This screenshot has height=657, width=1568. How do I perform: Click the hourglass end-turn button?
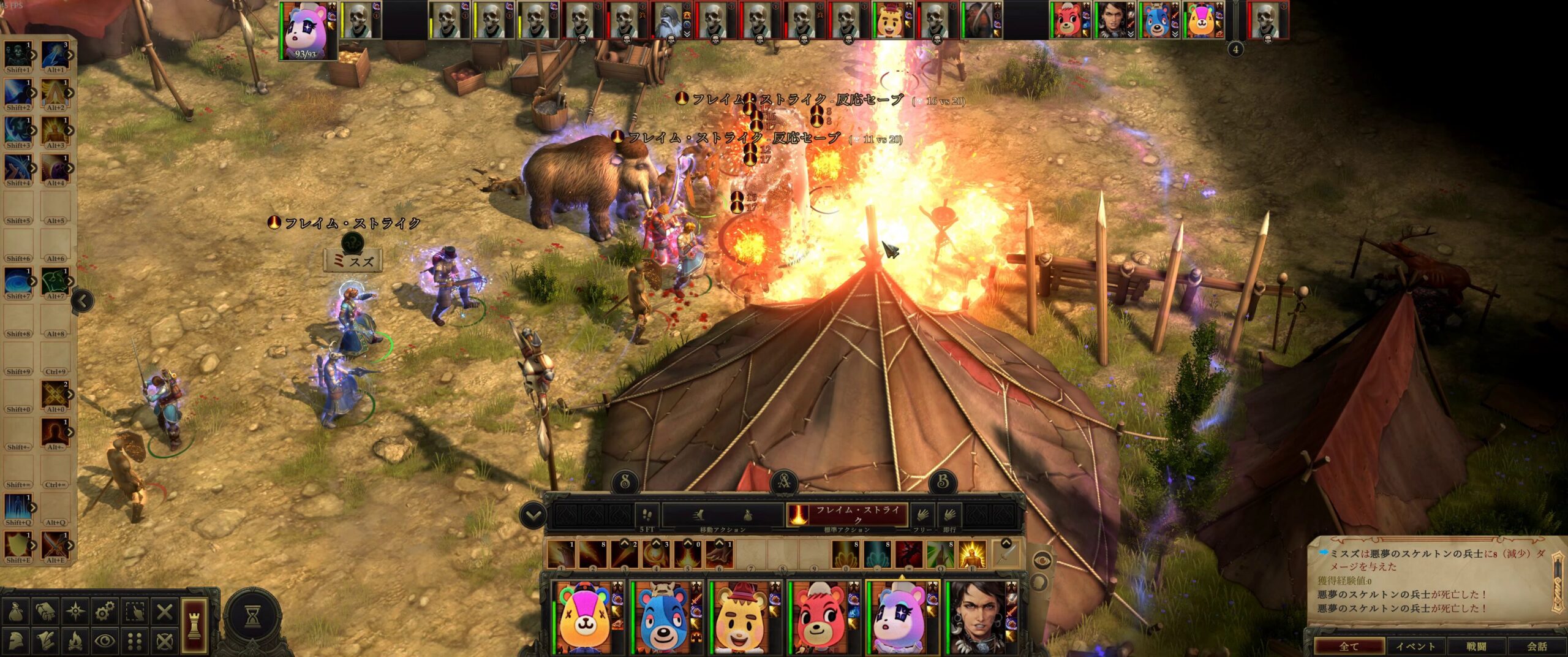pos(252,618)
